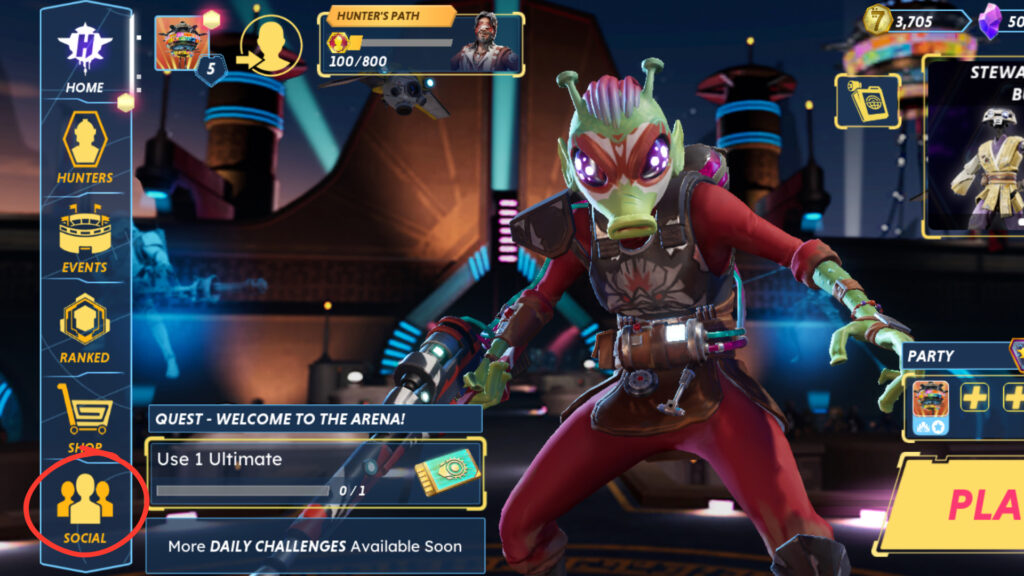
Task: Go to the Hunters menu
Action: (x=85, y=148)
